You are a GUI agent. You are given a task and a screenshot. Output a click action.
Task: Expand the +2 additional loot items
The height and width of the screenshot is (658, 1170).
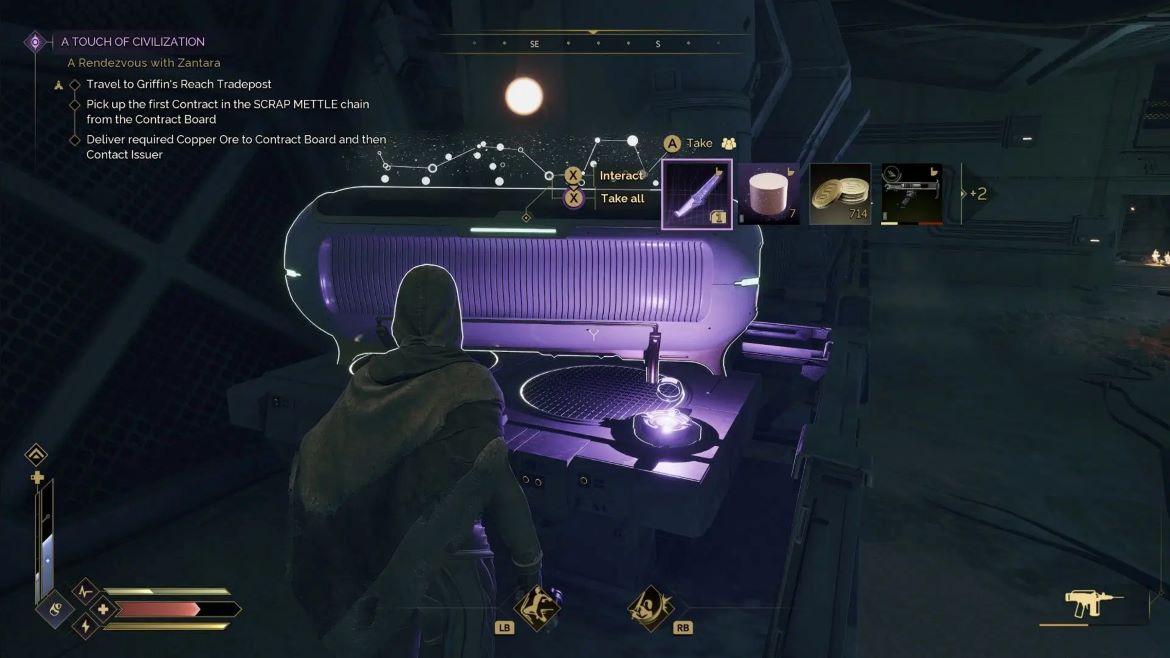[x=975, y=194]
